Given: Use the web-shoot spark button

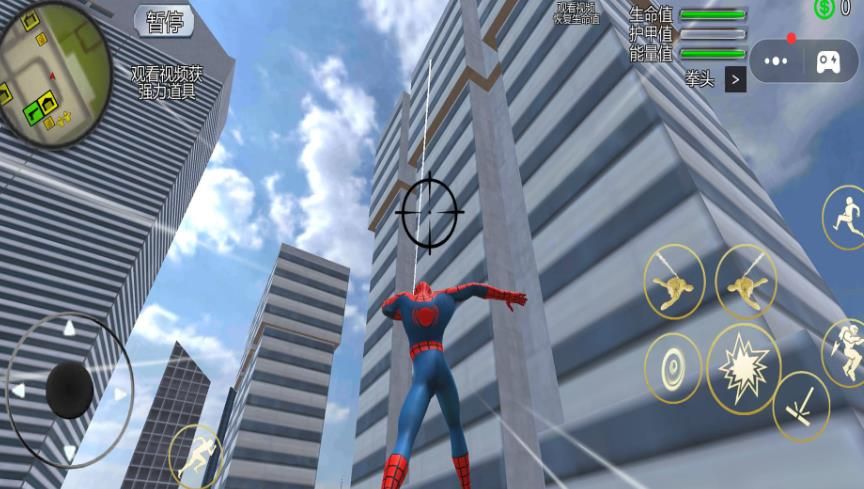Looking at the screenshot, I should pos(801,406).
